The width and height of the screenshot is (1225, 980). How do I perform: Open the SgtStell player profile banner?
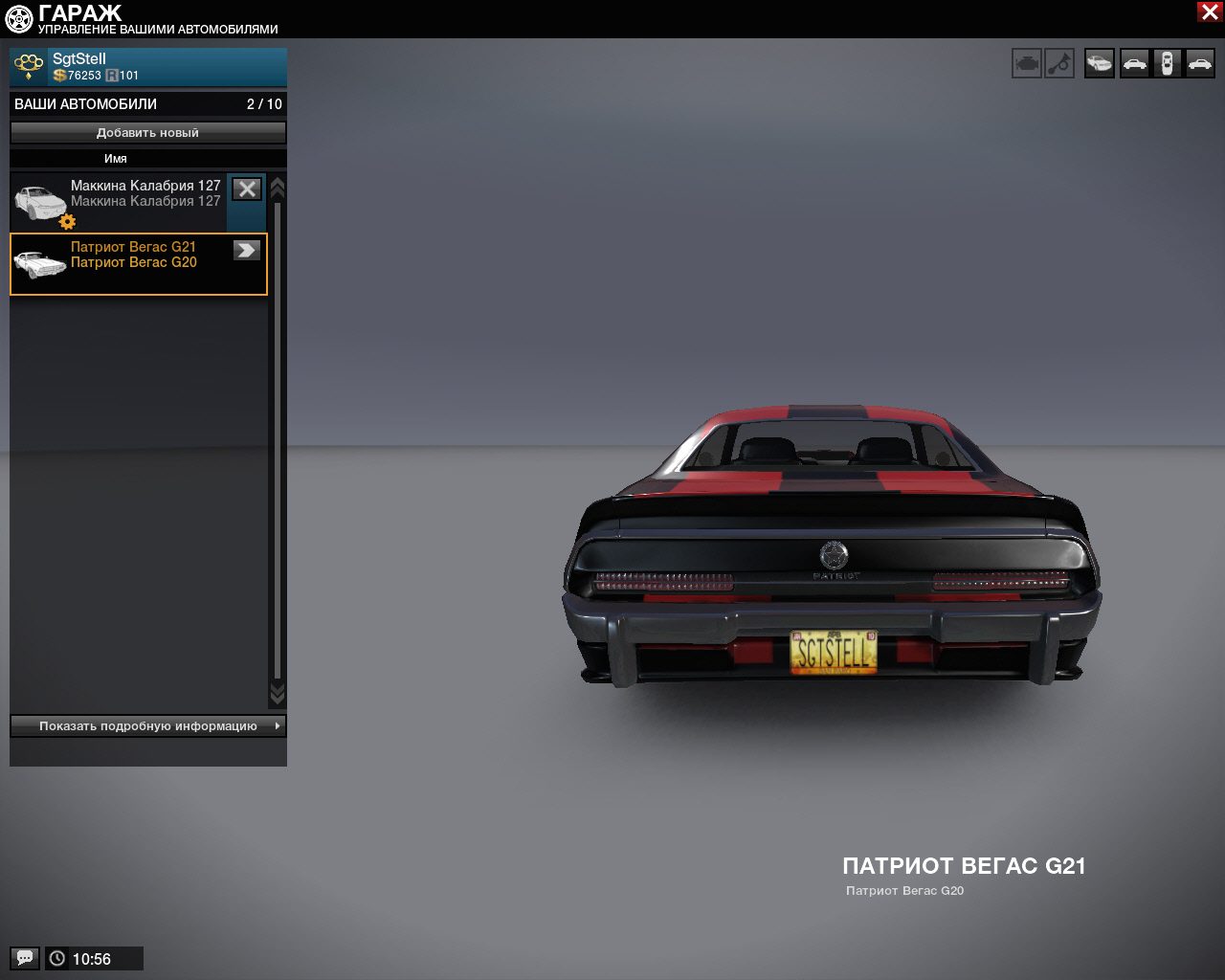coord(147,67)
